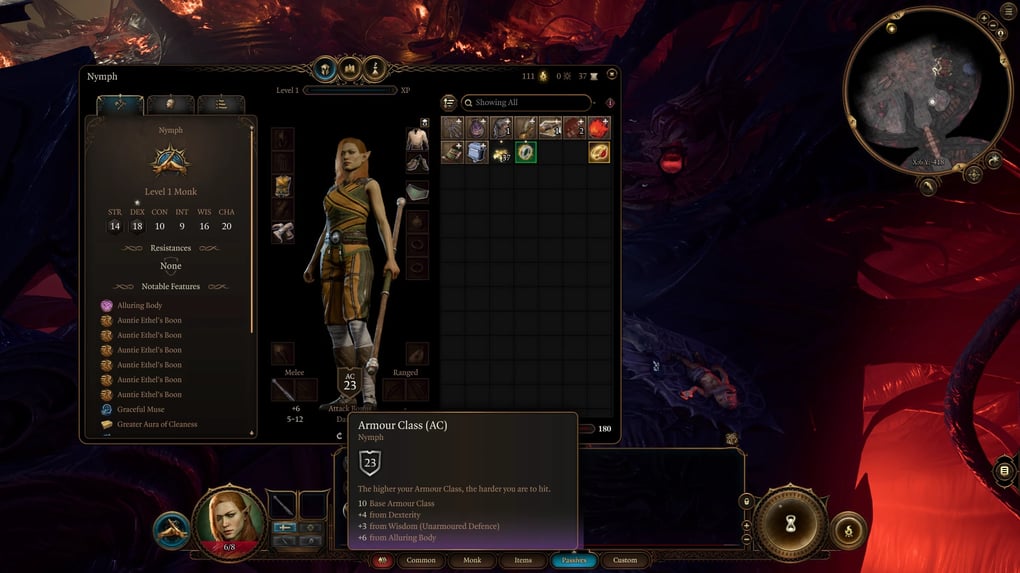Click the end turn hourglass button

point(790,523)
